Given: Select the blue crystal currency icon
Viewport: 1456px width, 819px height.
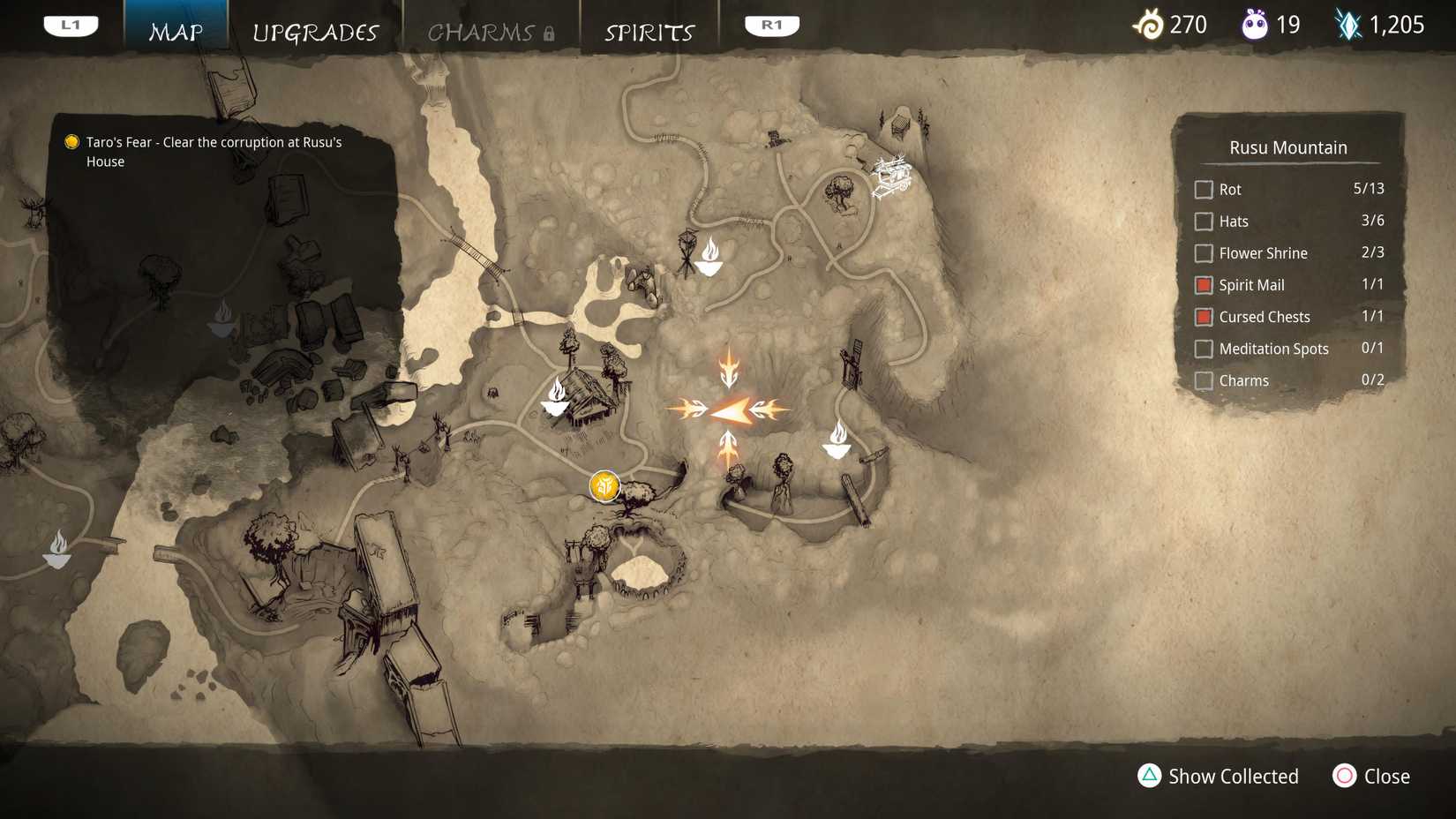Looking at the screenshot, I should (x=1350, y=25).
